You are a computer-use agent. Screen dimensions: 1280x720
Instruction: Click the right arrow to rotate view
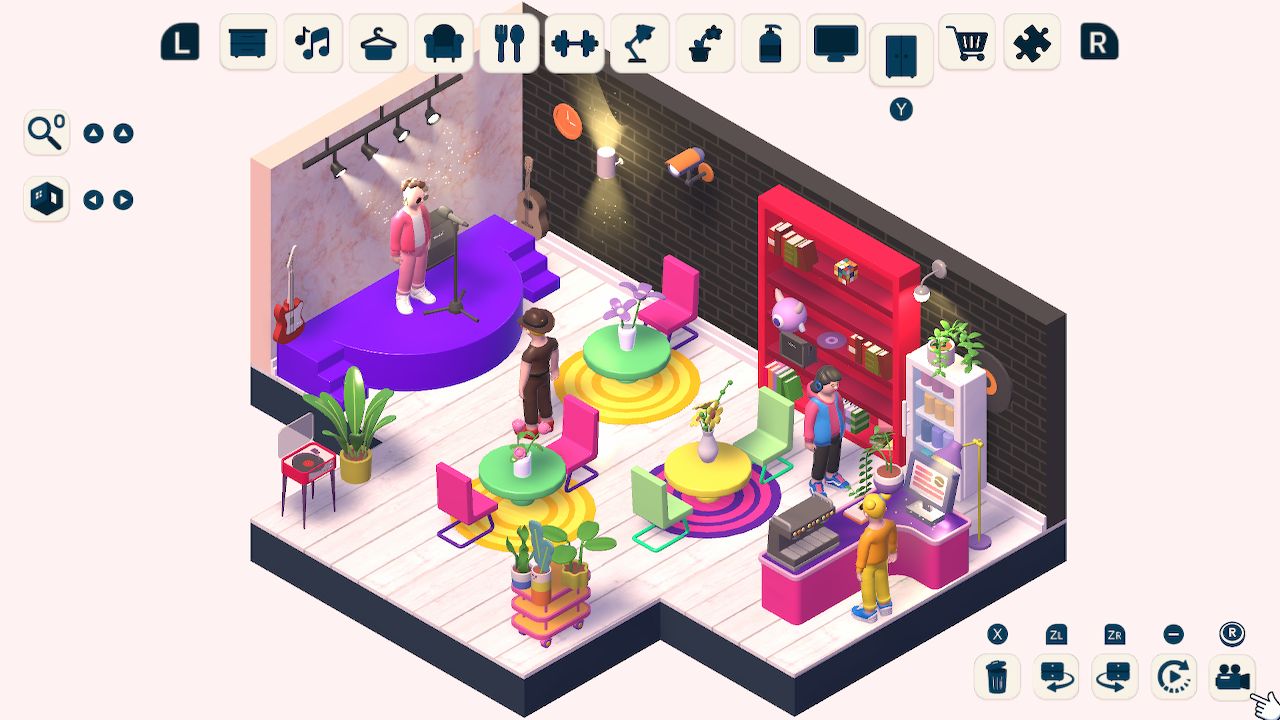(x=122, y=199)
